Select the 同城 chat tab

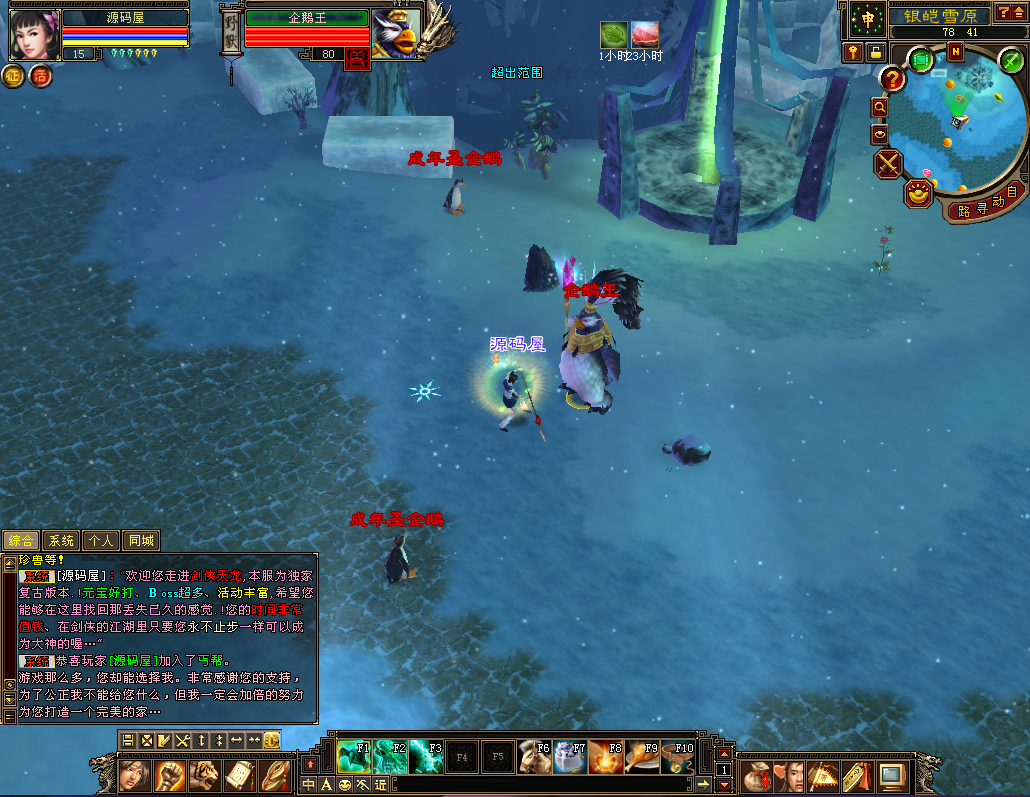[141, 541]
